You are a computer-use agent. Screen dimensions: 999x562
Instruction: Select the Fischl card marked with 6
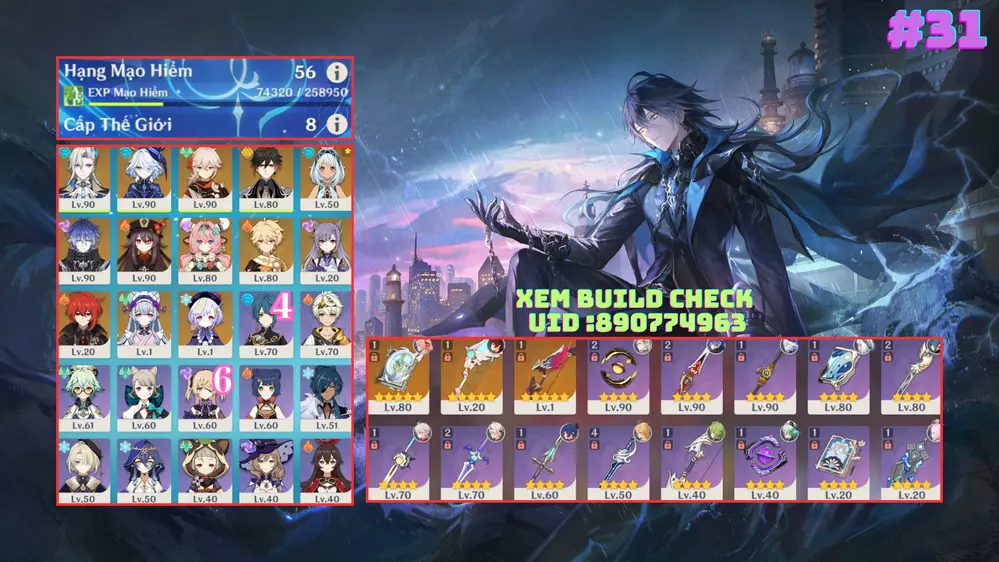[205, 395]
